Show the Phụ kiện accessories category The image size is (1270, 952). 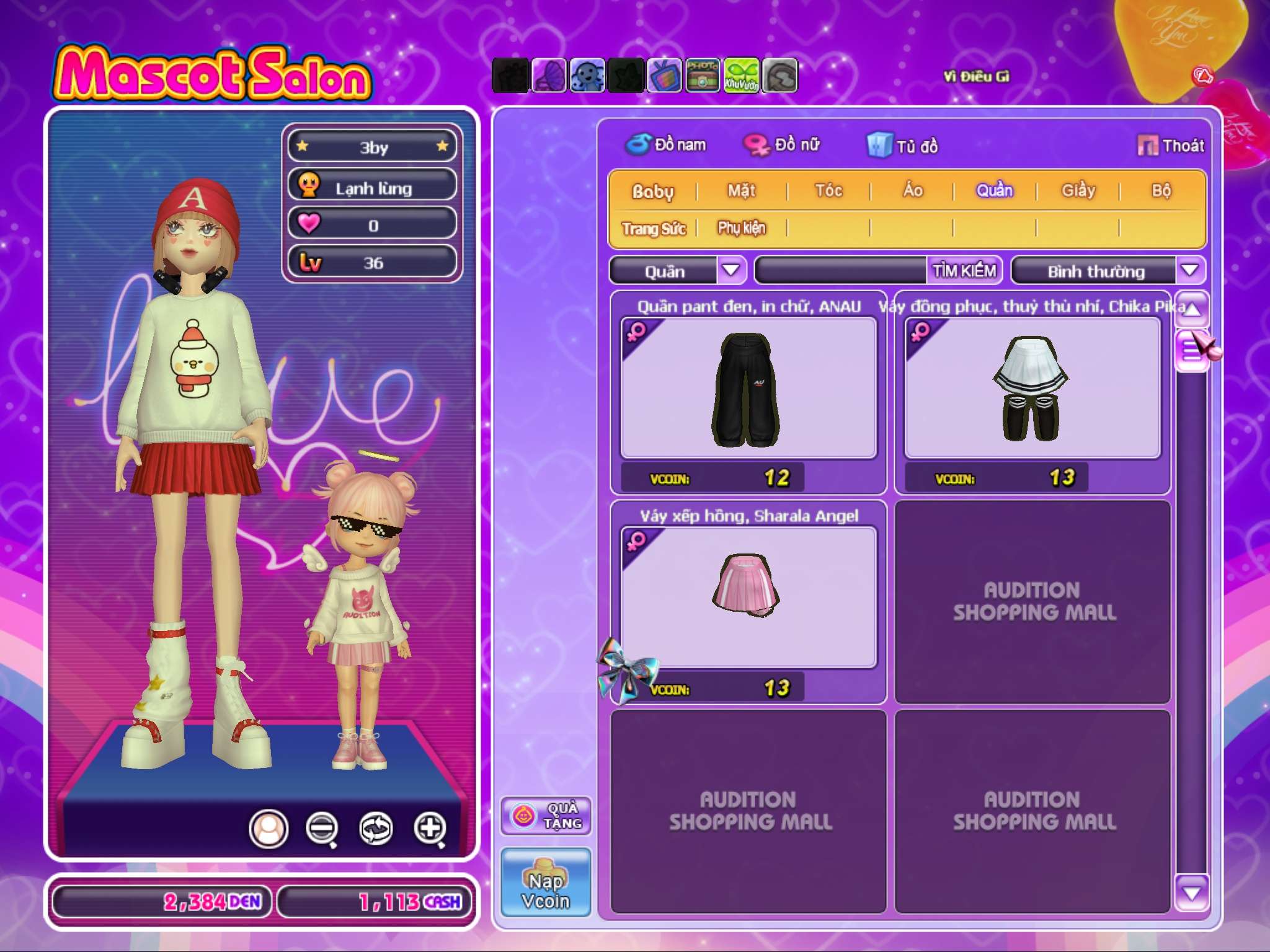point(742,228)
